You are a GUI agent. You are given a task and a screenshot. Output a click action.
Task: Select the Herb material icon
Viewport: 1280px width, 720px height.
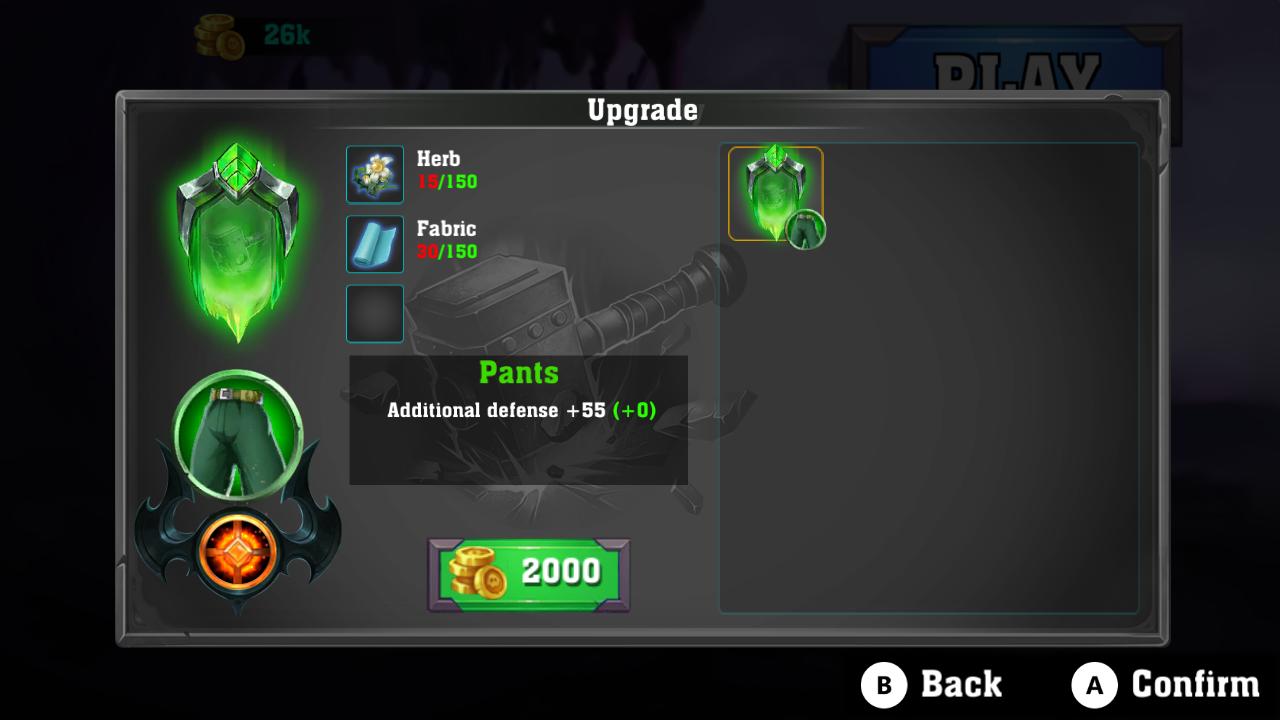pos(374,173)
